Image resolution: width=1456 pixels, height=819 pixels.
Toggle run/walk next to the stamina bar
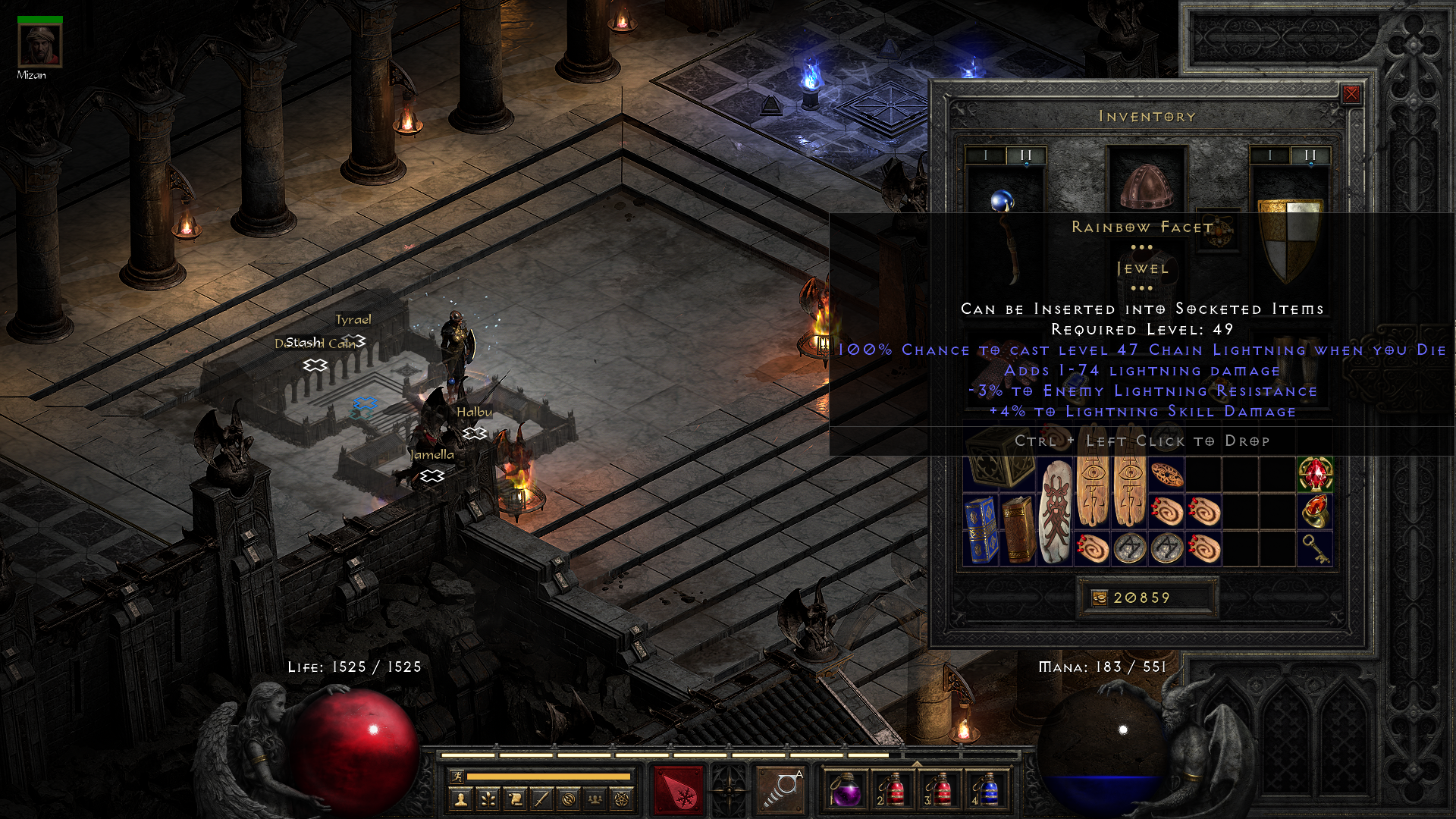tap(457, 777)
